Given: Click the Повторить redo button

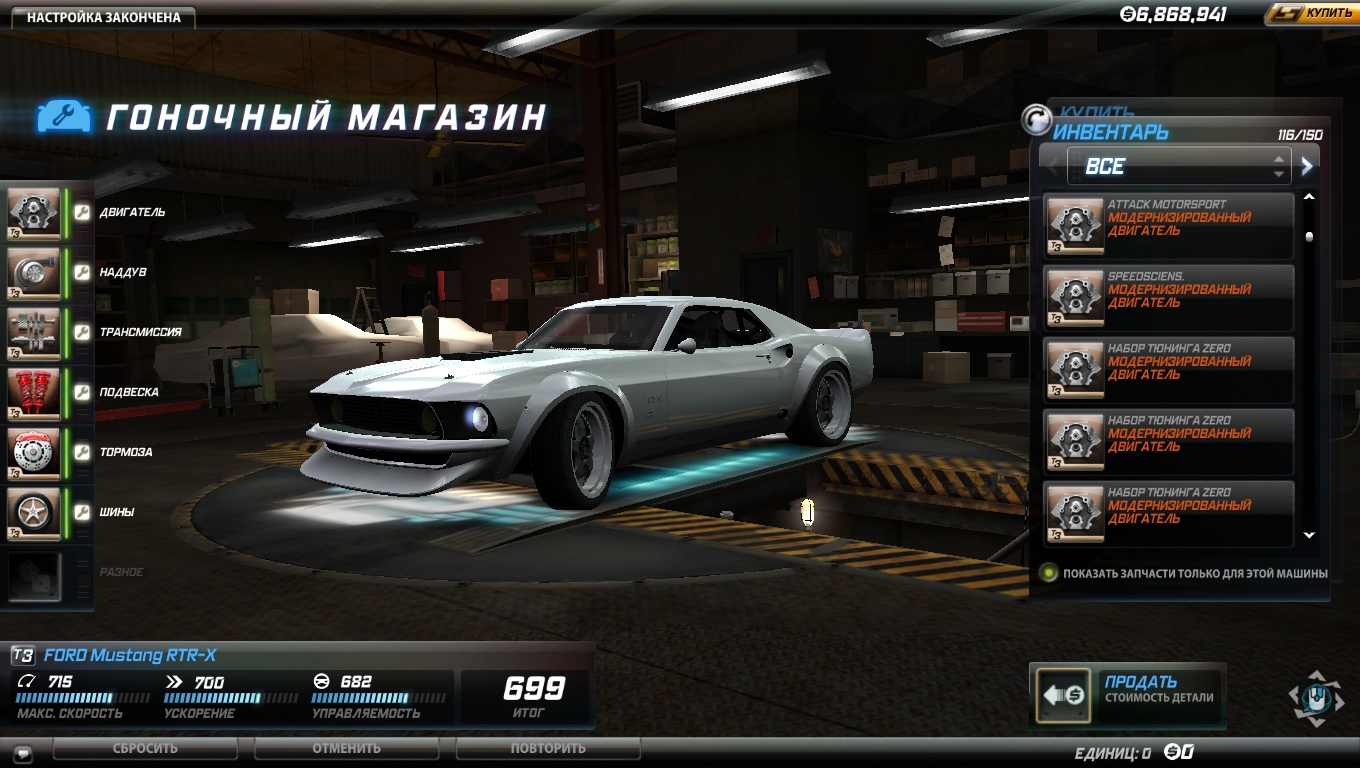Looking at the screenshot, I should (x=548, y=748).
